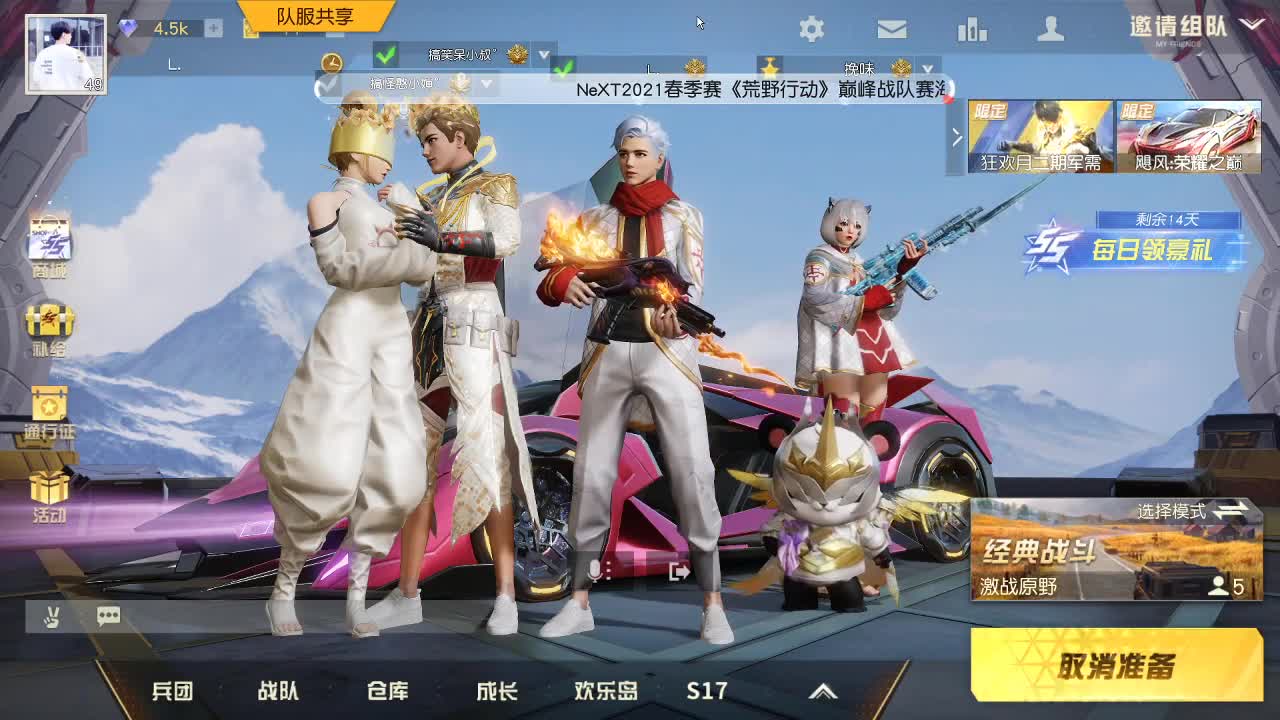Screen dimensions: 1280x720
Task: Open the mail inbox envelope
Action: pos(891,30)
